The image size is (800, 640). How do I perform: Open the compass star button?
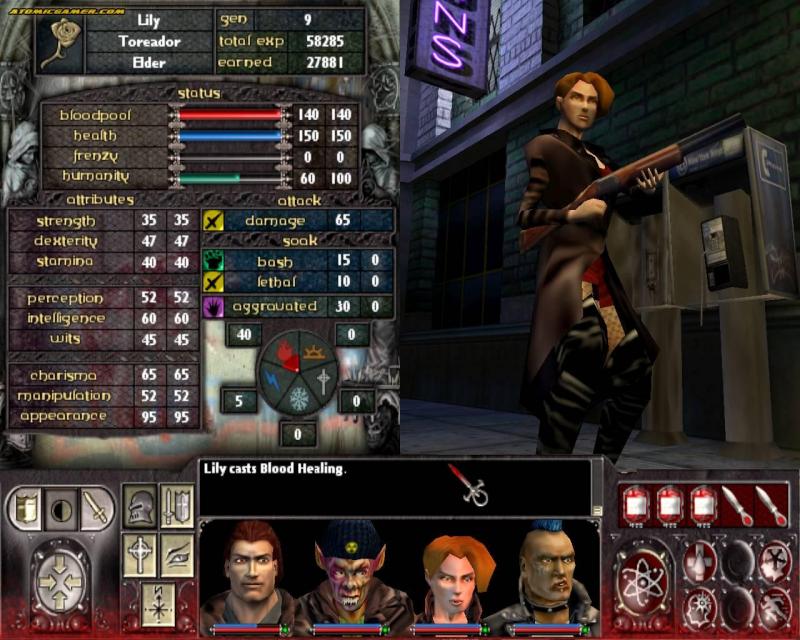point(158,603)
